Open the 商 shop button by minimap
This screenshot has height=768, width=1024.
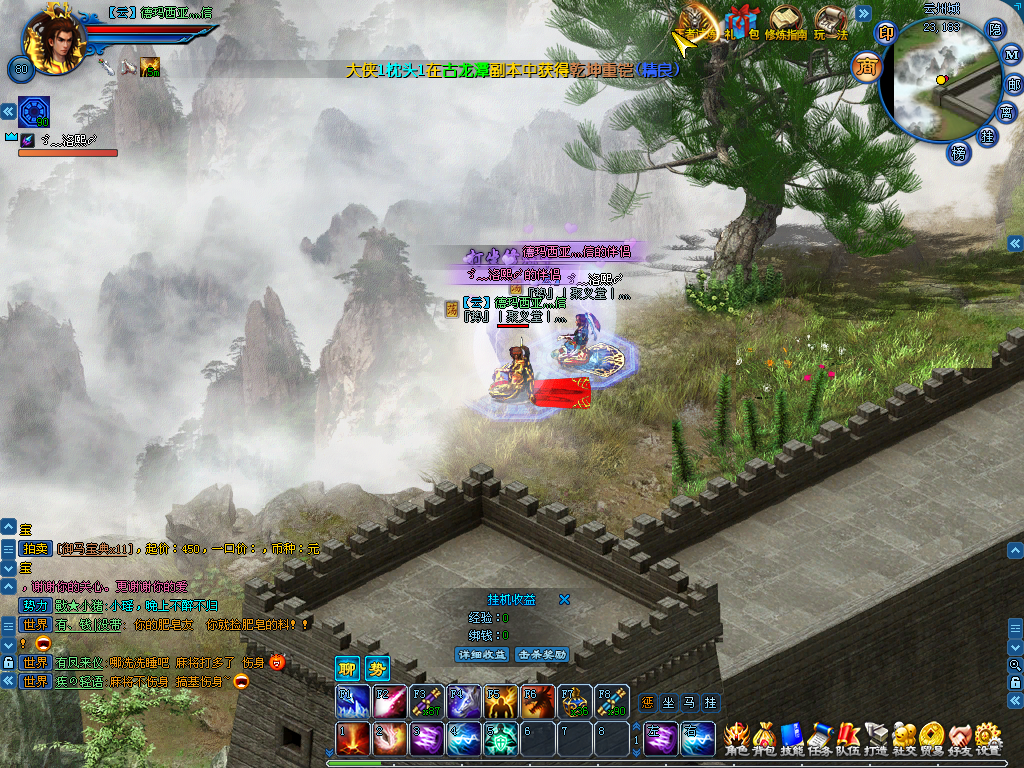866,67
